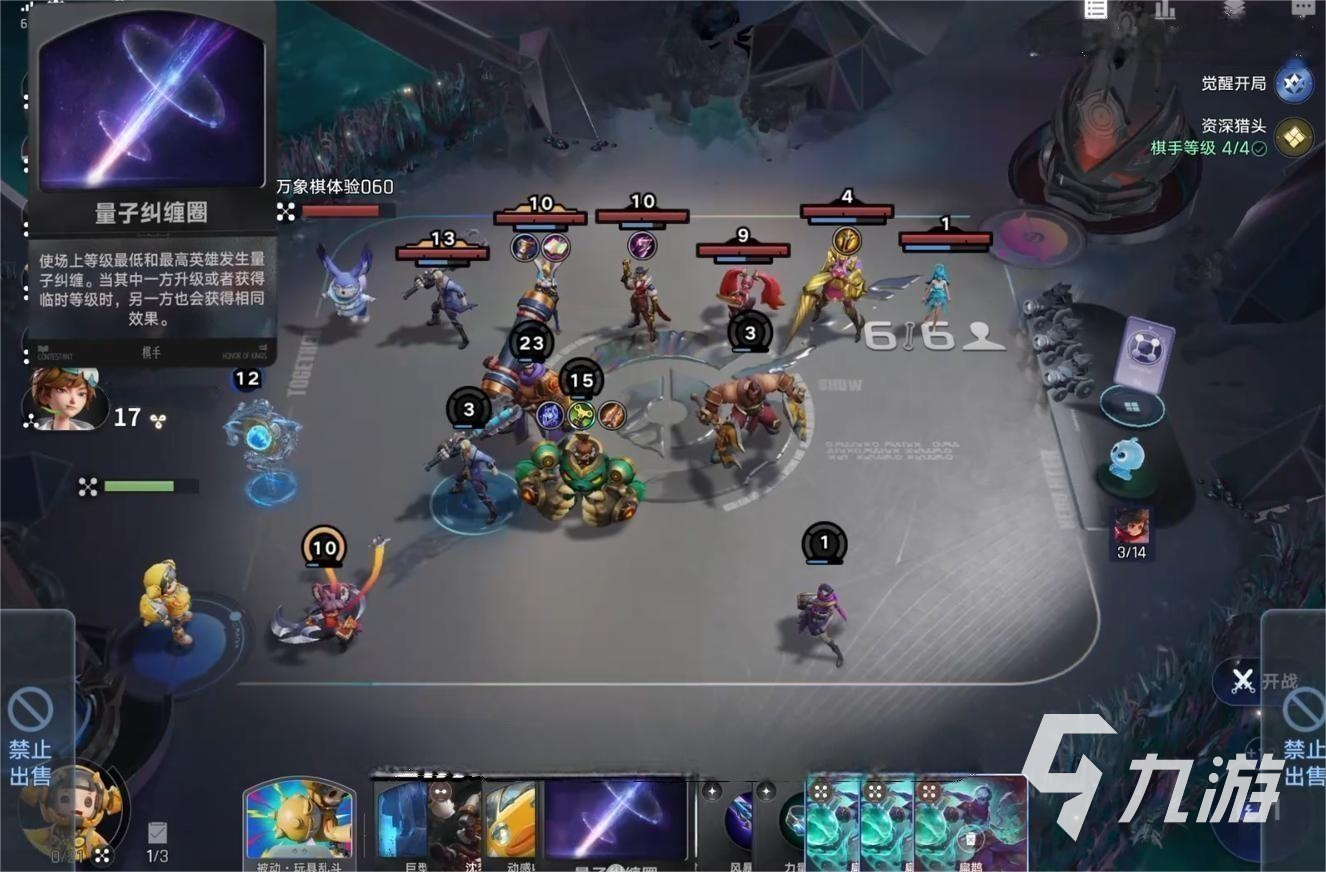Viewport: 1326px width, 872px height.
Task: Choose the 扁鹊 hero card in shop
Action: [x=970, y=823]
